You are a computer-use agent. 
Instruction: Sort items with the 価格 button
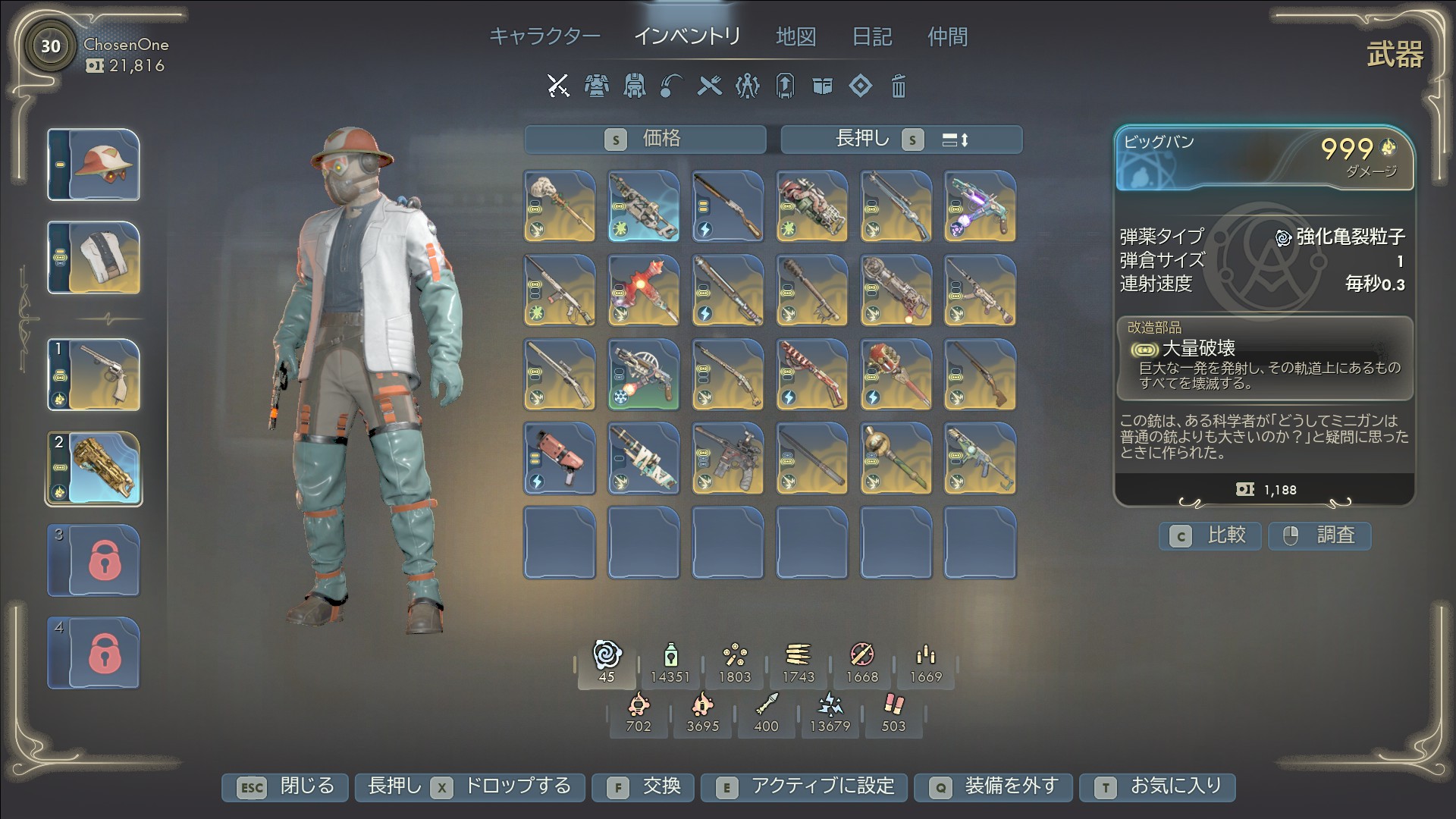pyautogui.click(x=645, y=140)
